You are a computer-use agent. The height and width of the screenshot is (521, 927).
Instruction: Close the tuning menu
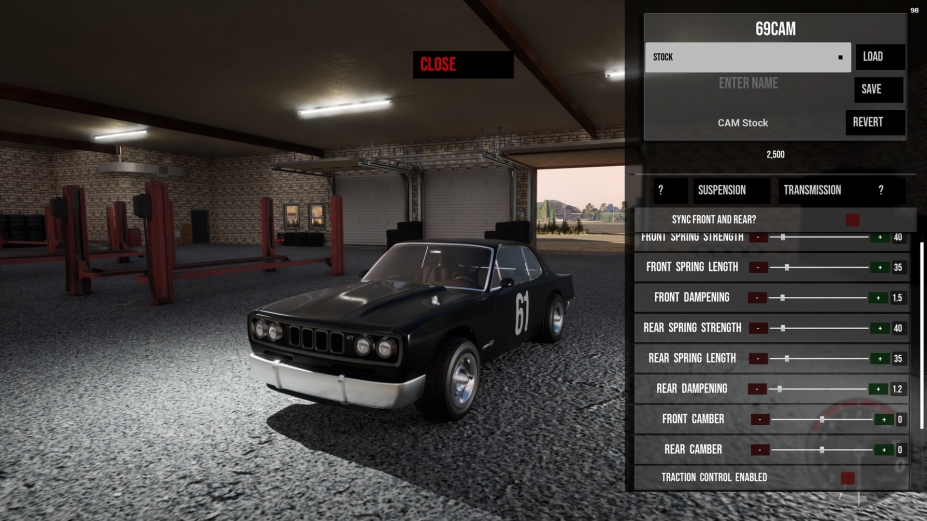[462, 65]
